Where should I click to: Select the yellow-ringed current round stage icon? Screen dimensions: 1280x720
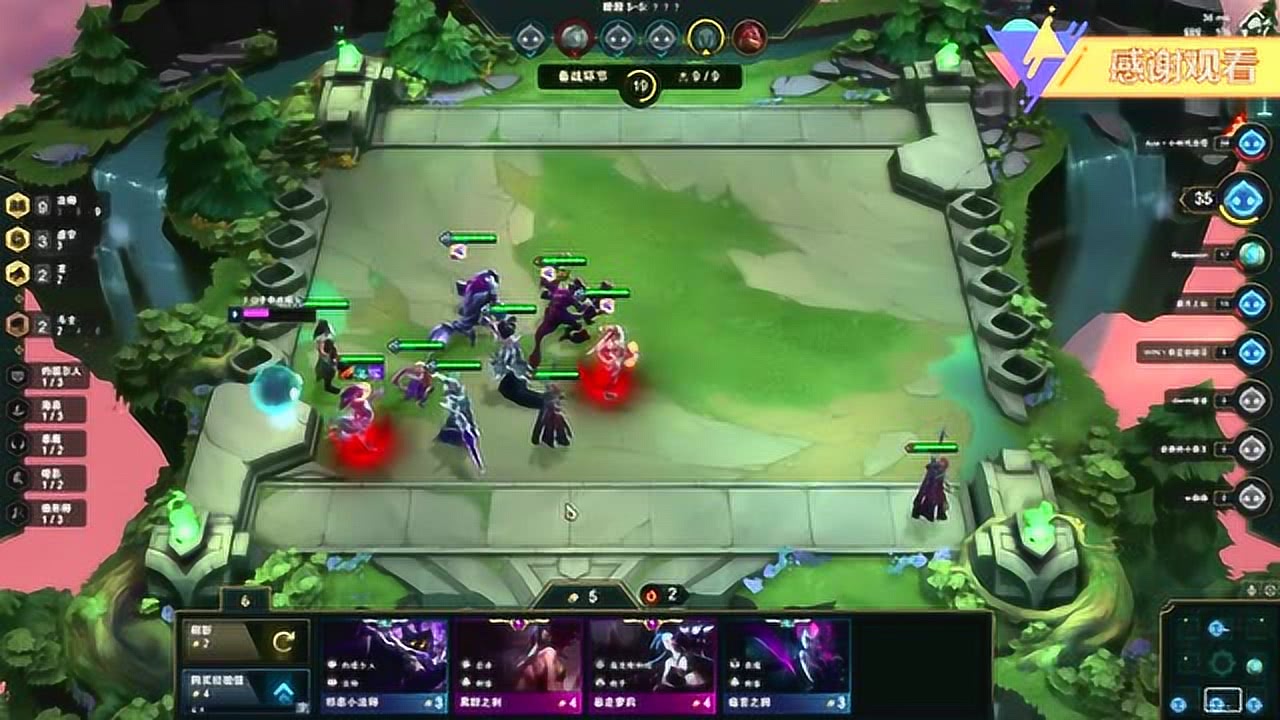pos(705,37)
